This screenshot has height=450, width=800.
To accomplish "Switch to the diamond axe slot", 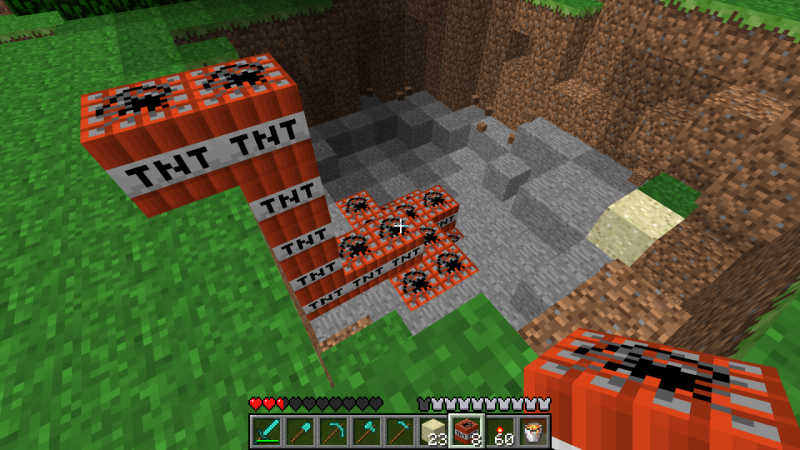I will coord(367,430).
